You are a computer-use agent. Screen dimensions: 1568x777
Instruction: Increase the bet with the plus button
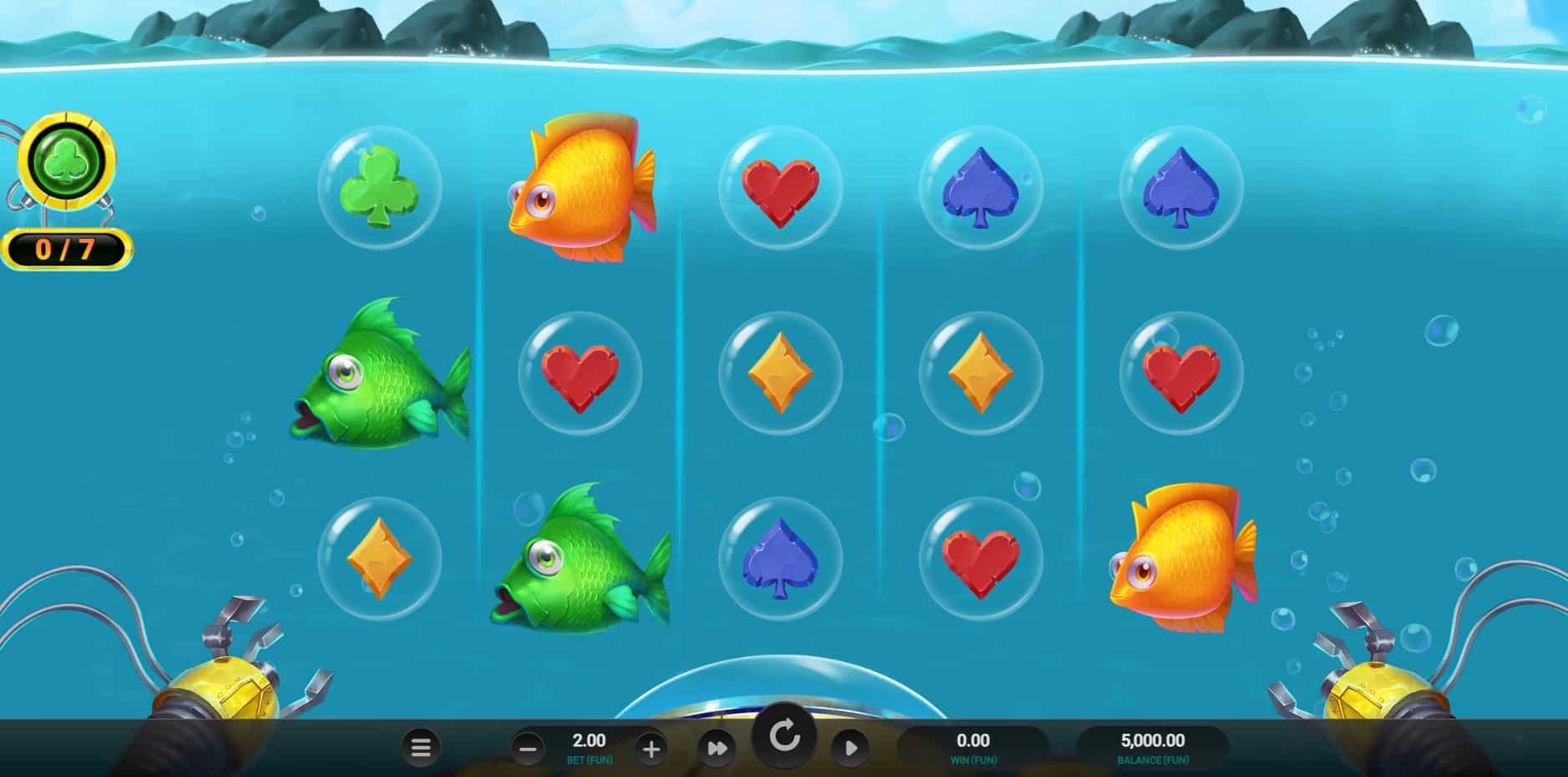[651, 749]
